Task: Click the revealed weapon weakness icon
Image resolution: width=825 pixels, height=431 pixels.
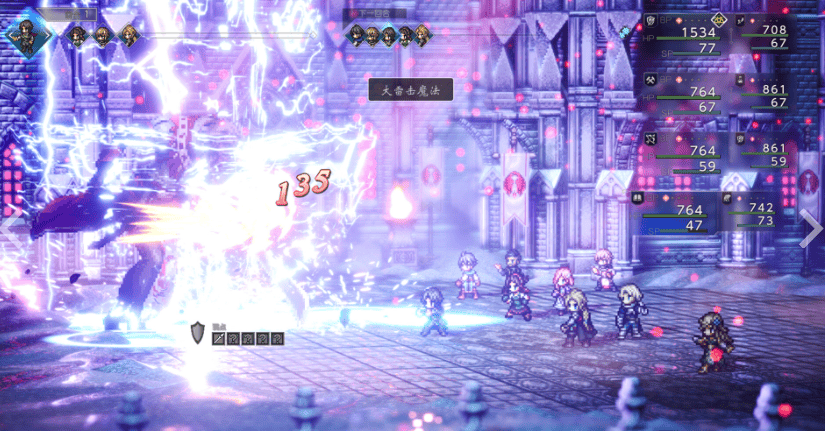Action: tap(219, 339)
